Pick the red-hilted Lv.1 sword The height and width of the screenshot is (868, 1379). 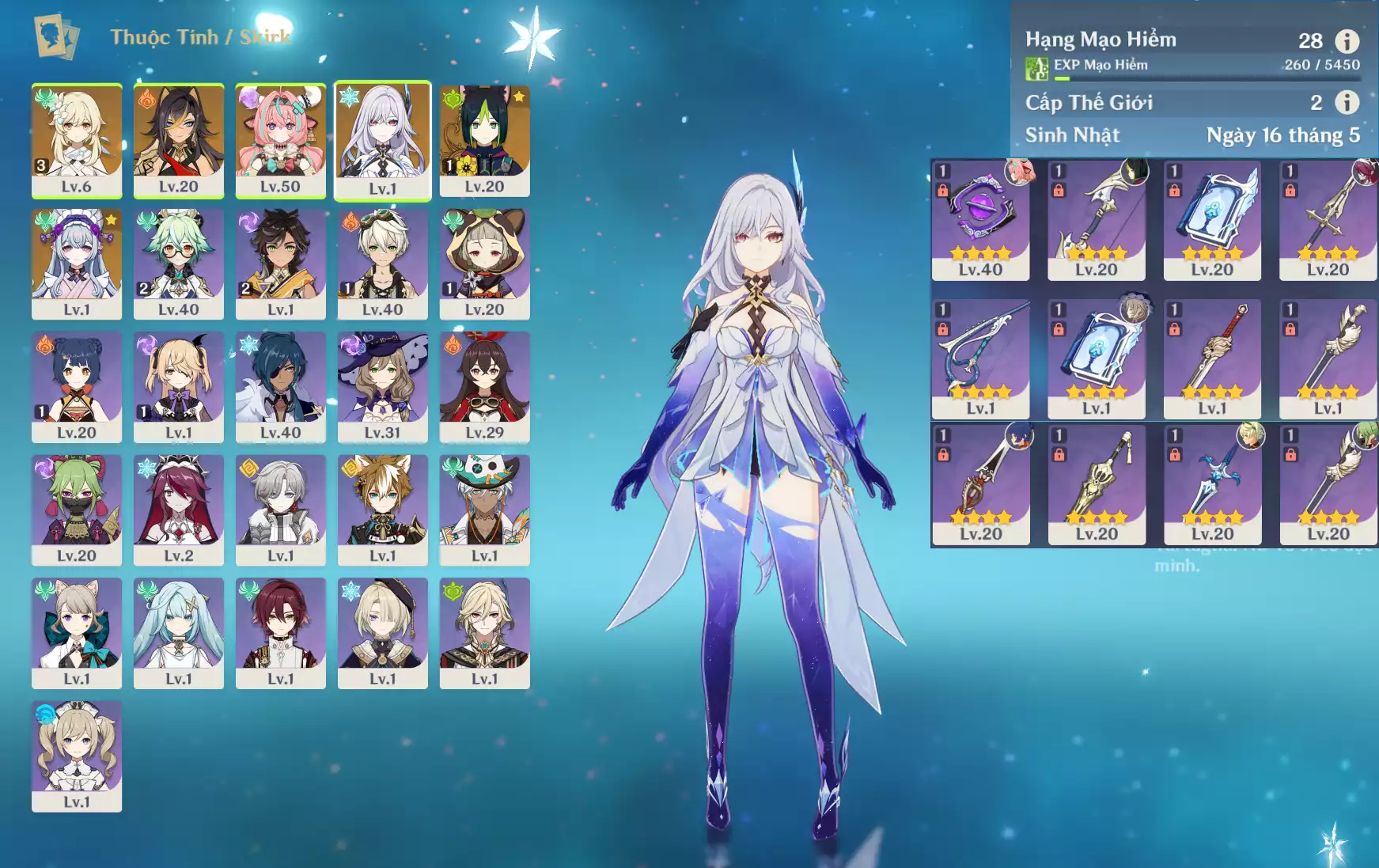tap(1212, 359)
